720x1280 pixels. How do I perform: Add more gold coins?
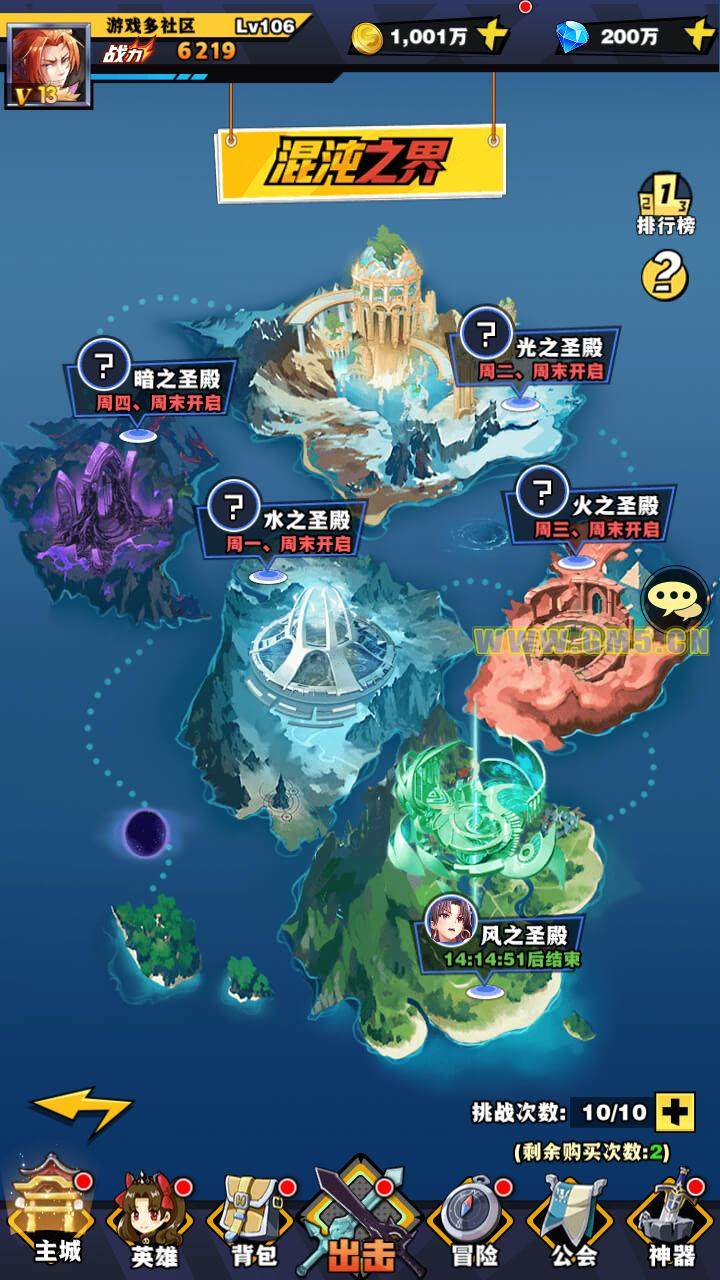point(492,37)
